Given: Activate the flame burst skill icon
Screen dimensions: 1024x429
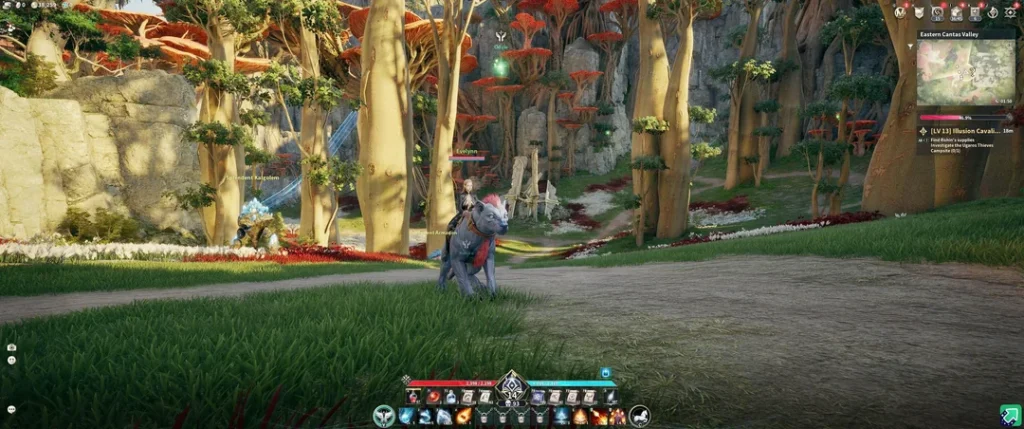Looking at the screenshot, I should coord(581,416).
